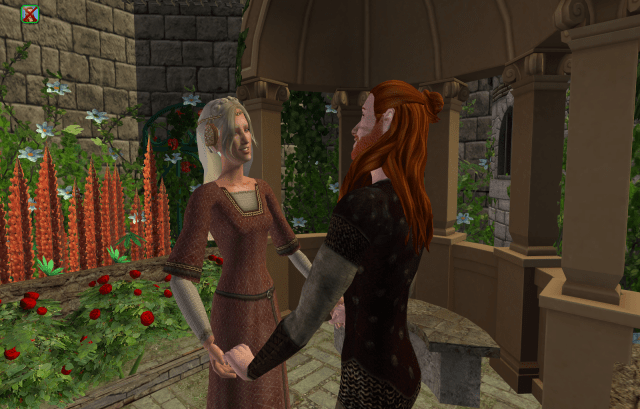640x409 pixels.
Task: Click the crossed-out Sim portrait icon
Action: coord(31,14)
